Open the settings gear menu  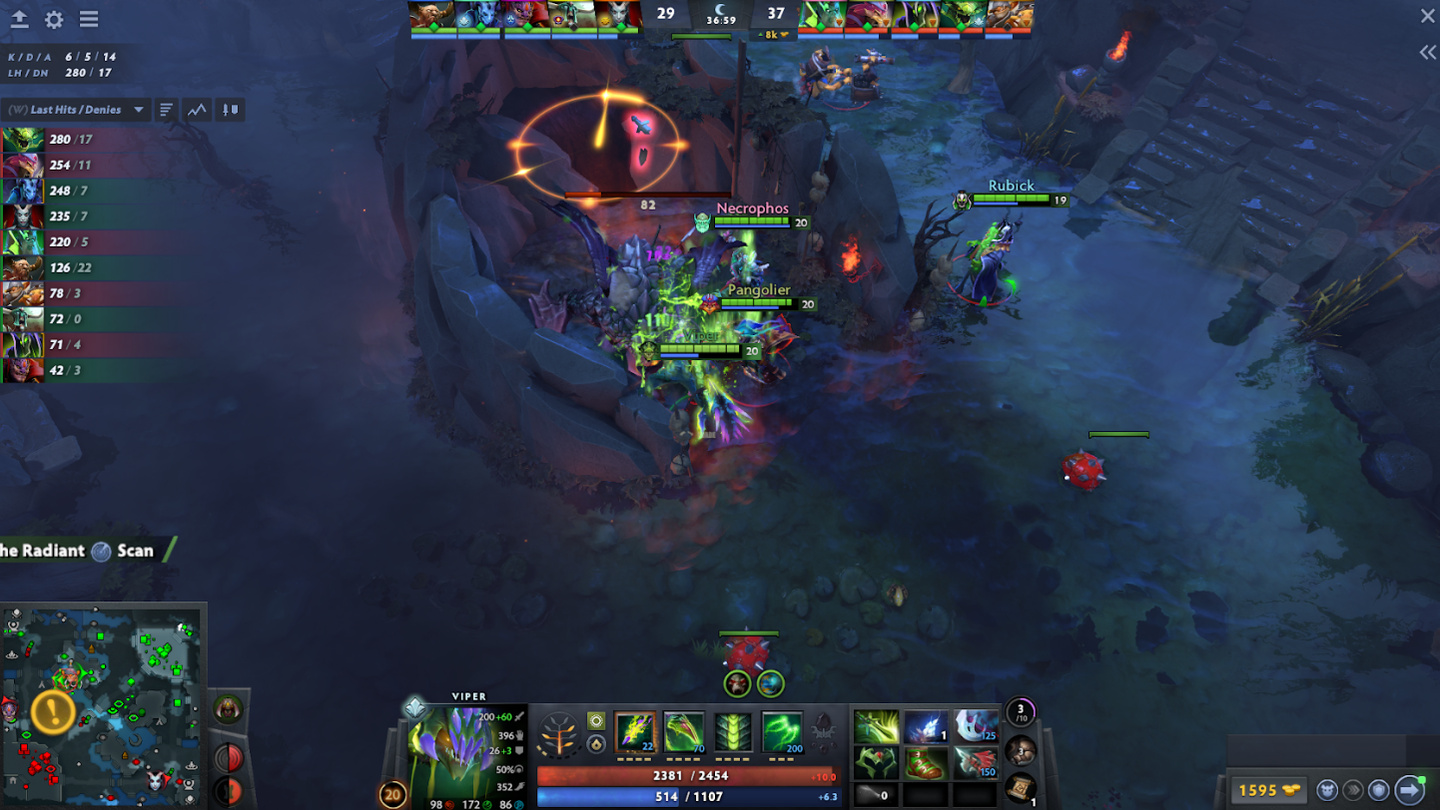54,19
